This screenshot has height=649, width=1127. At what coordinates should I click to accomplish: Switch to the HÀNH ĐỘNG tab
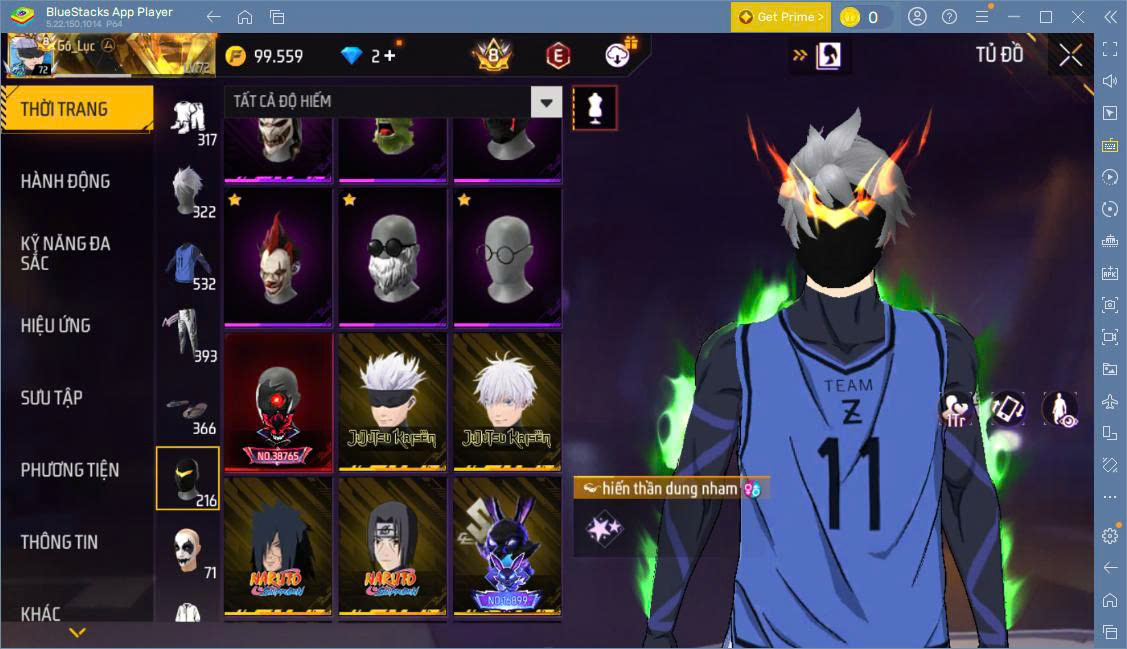point(66,181)
